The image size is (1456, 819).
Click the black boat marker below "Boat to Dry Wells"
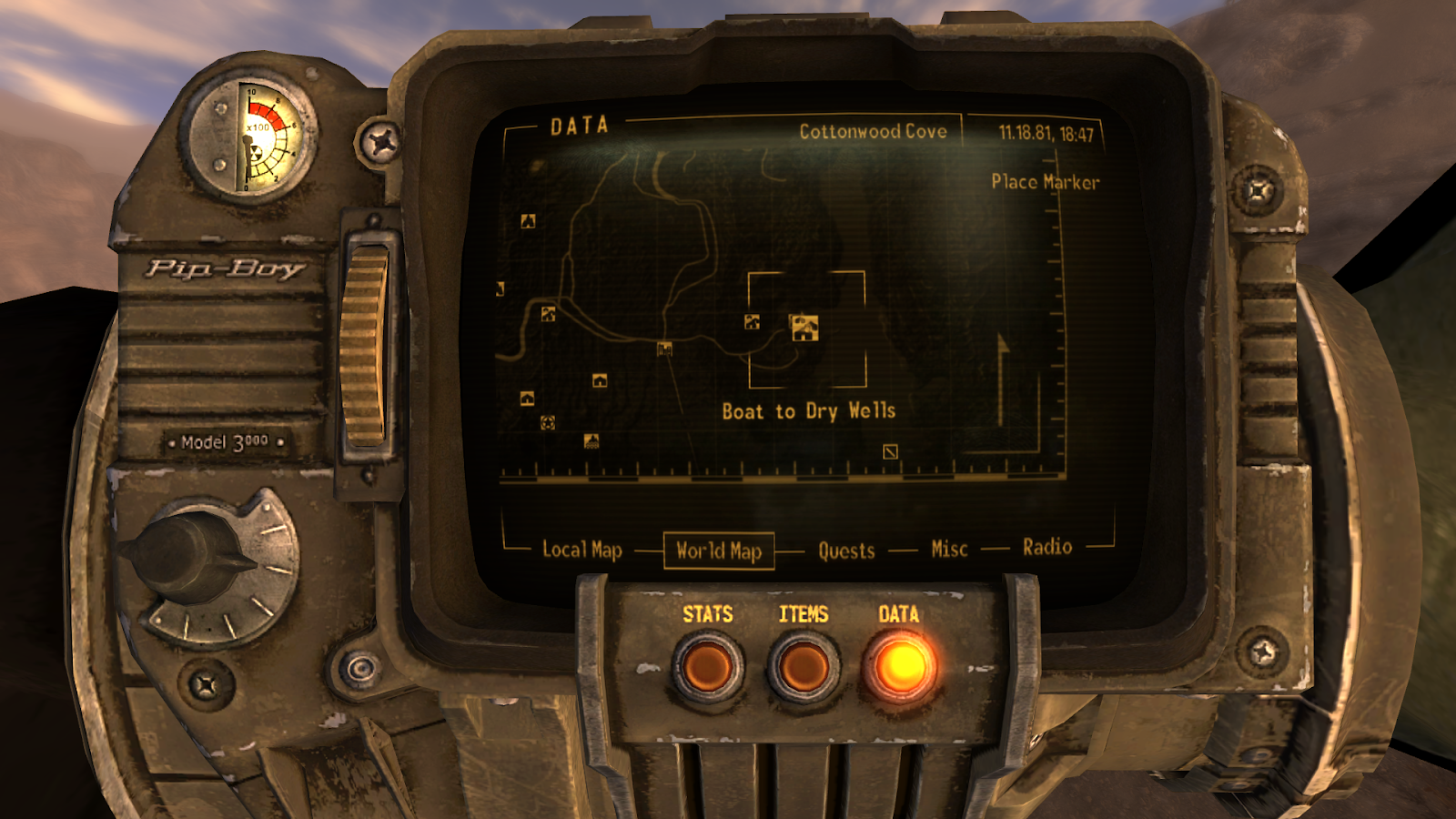pyautogui.click(x=890, y=452)
